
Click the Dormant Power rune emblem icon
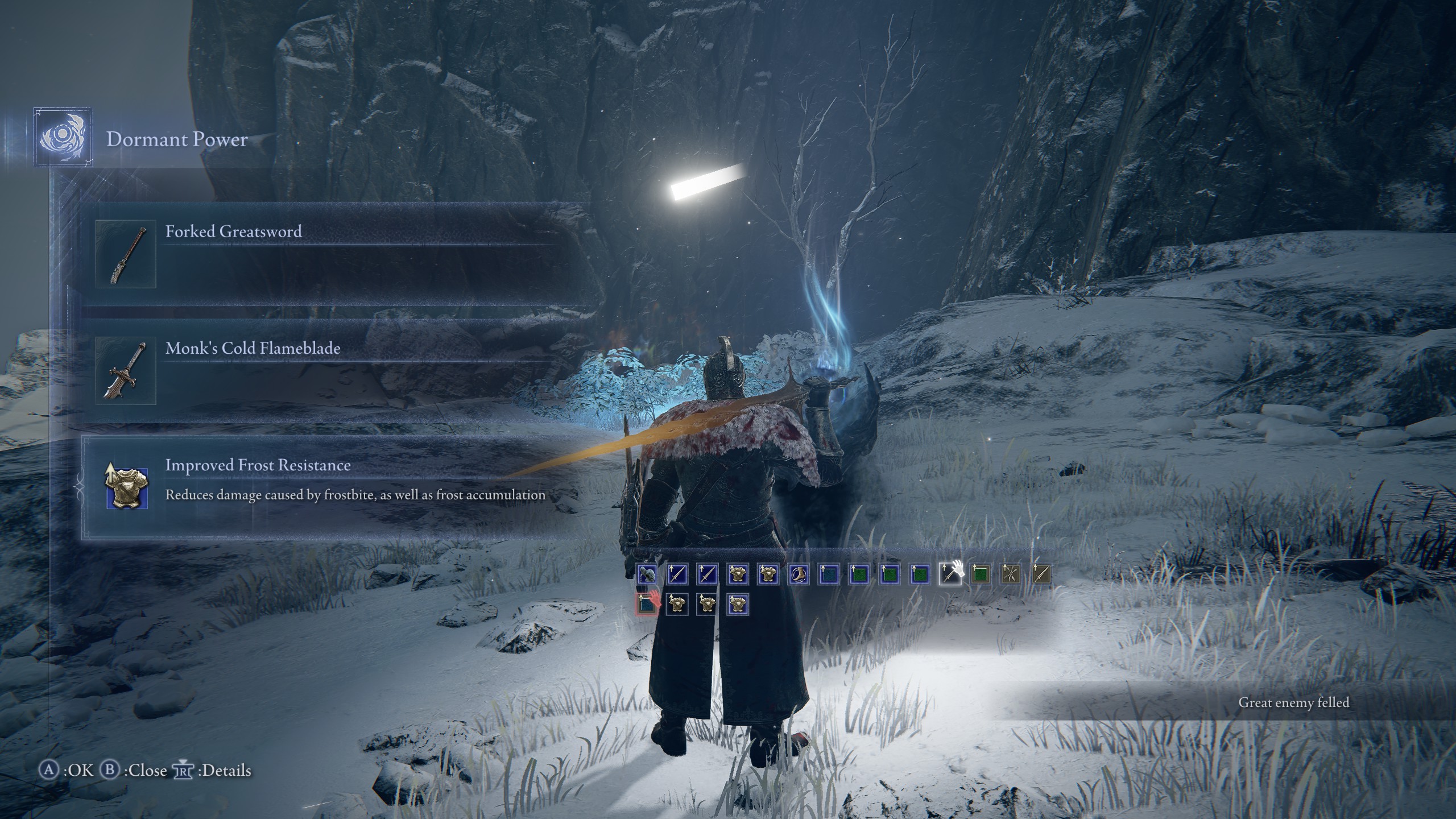(64, 138)
